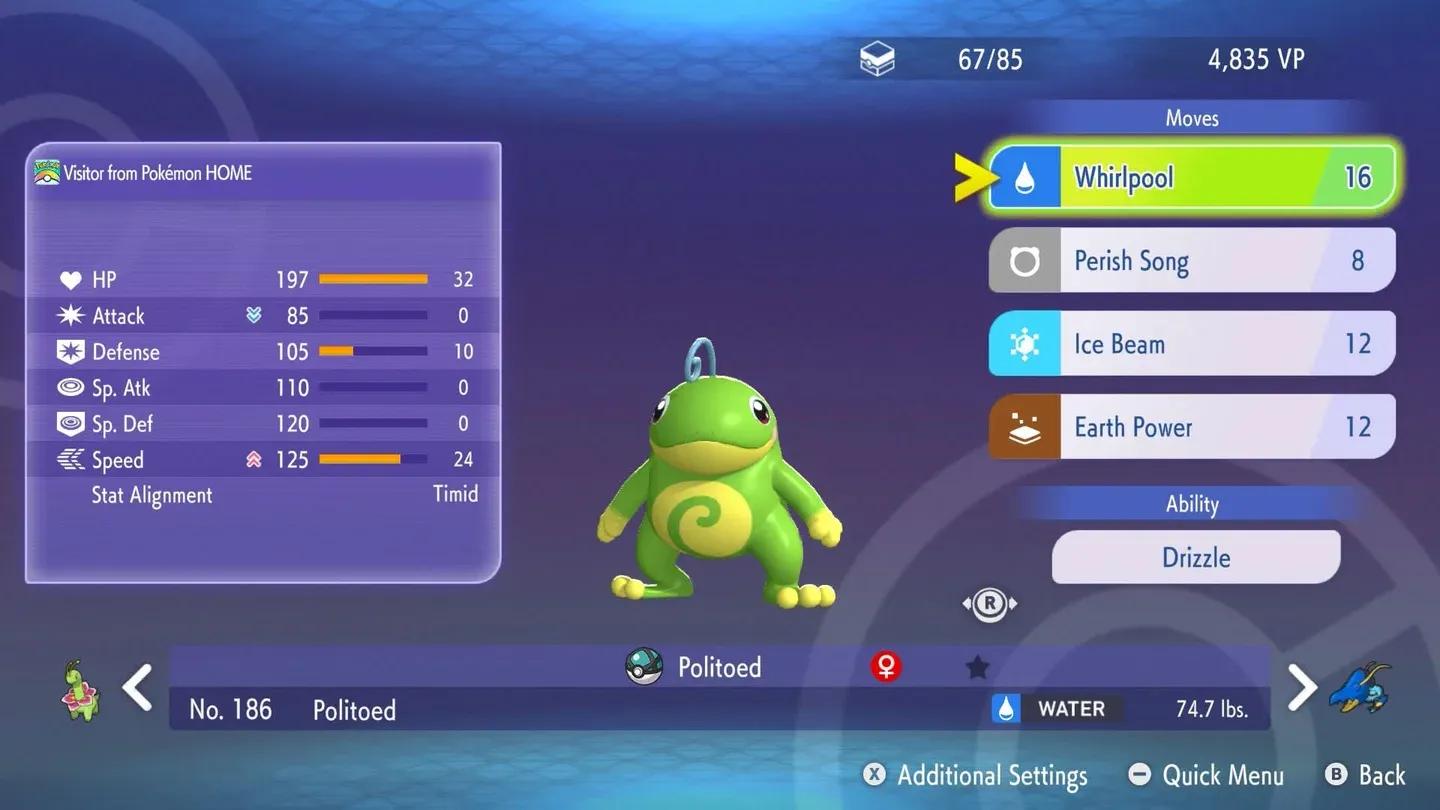The width and height of the screenshot is (1440, 810).
Task: Open the Drizzle ability box
Action: (1196, 557)
